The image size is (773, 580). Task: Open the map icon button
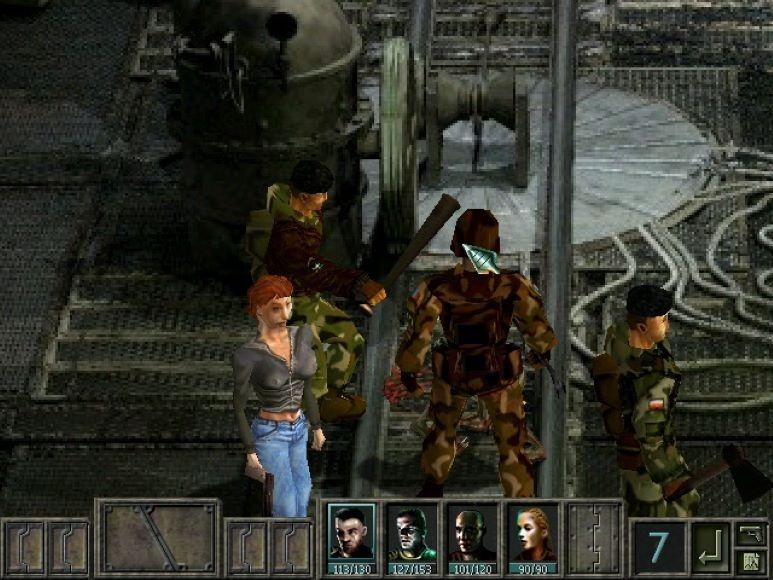pyautogui.click(x=750, y=559)
